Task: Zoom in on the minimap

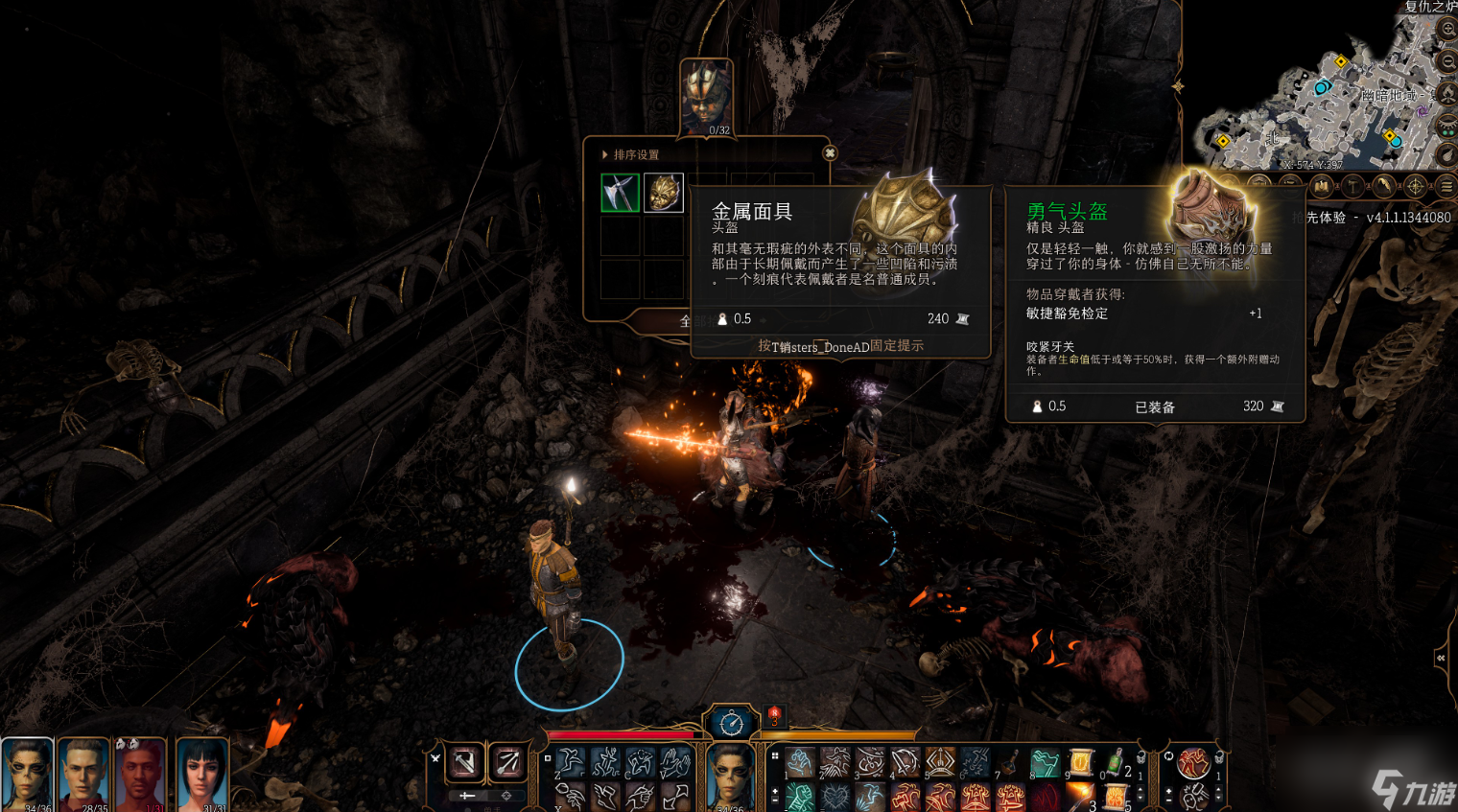Action: pos(1448,30)
